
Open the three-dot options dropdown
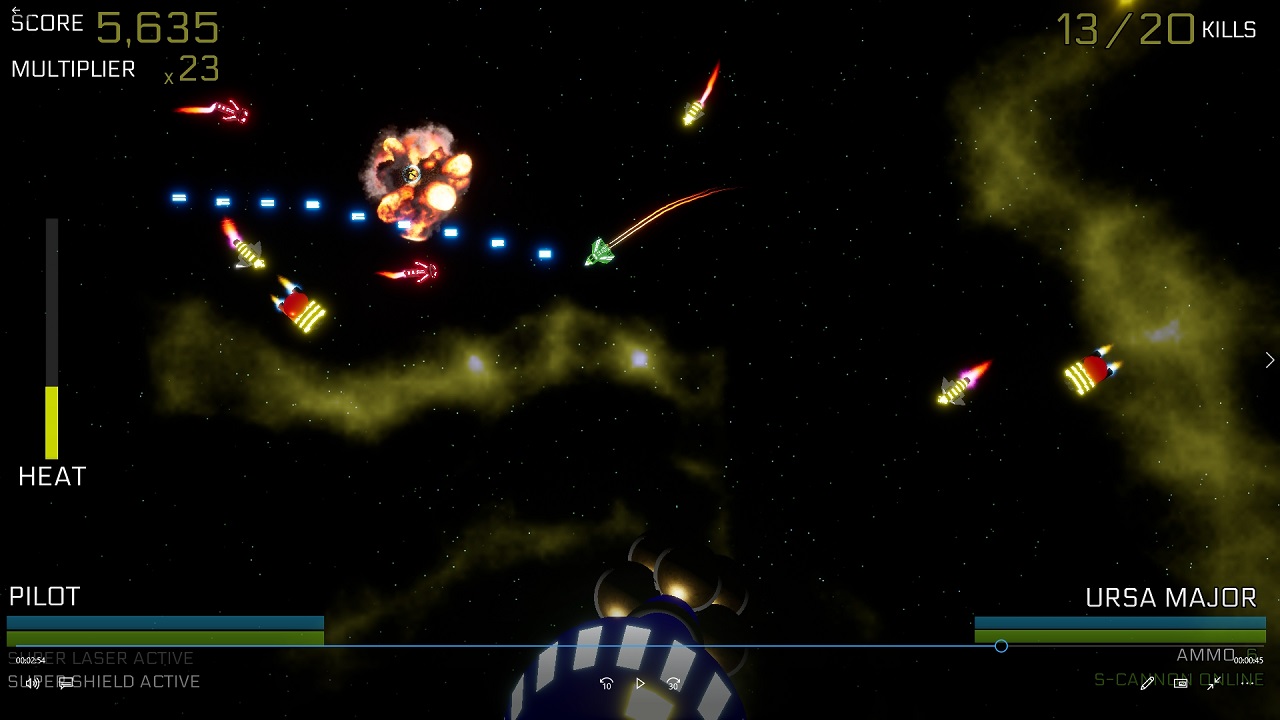1247,683
